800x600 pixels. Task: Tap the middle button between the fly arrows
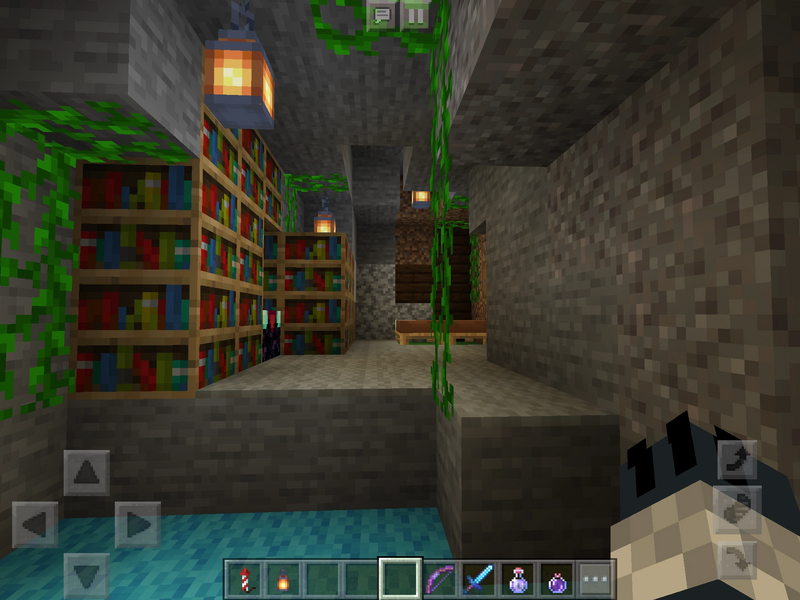pos(737,508)
